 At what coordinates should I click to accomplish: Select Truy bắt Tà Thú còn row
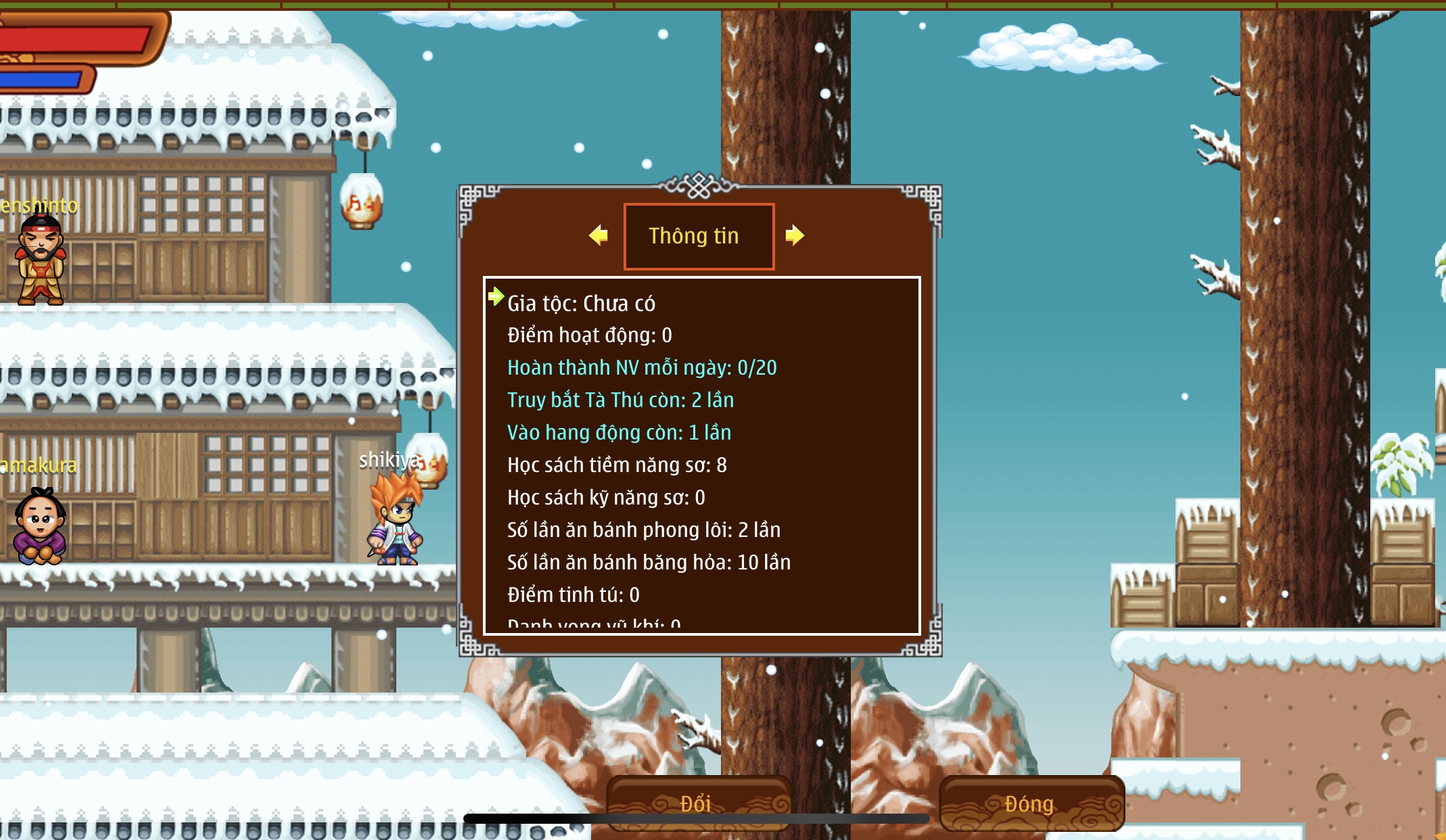click(x=620, y=400)
